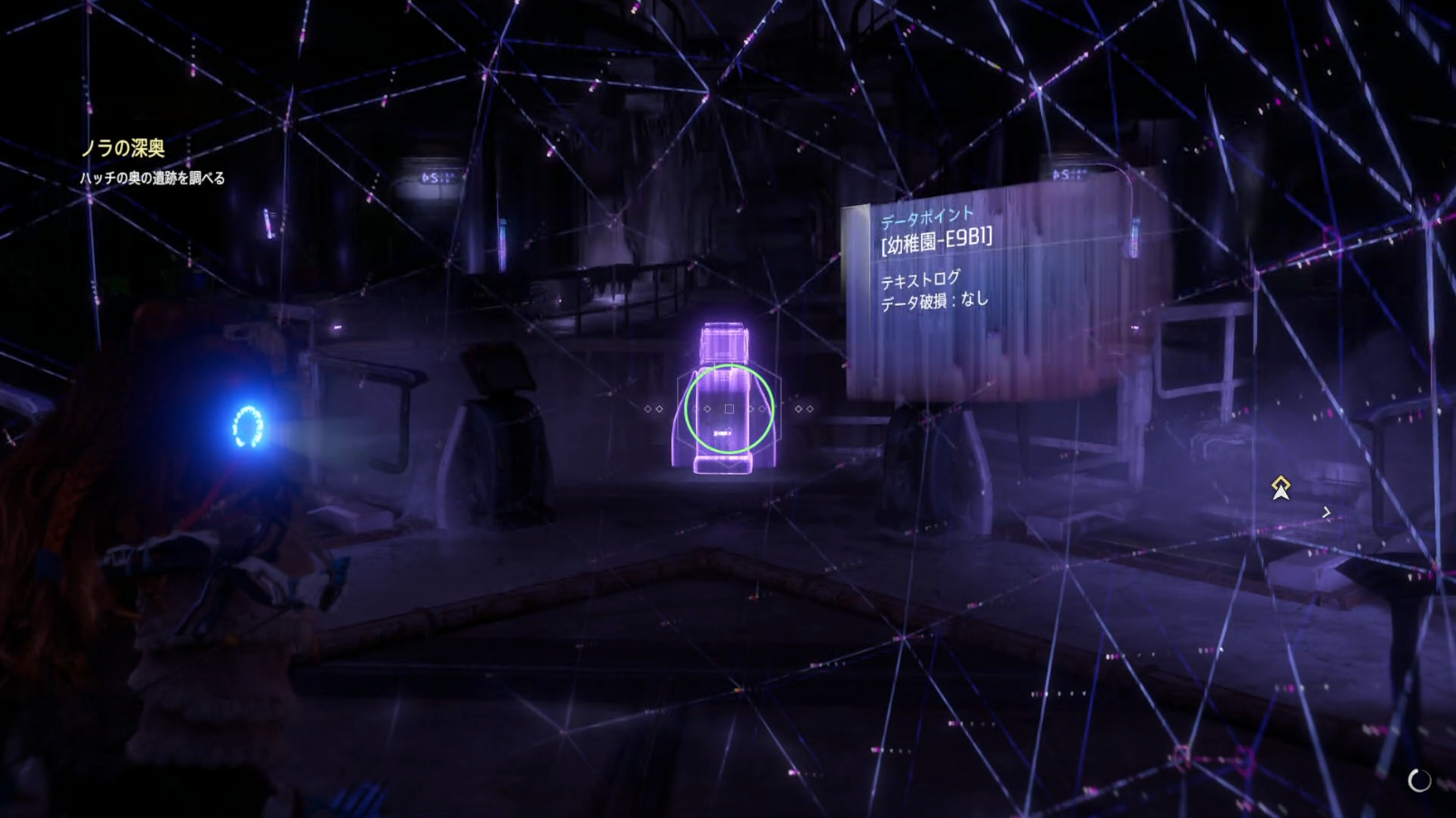Click the objective text ハッチの奥の遺跡を調べる

click(153, 180)
